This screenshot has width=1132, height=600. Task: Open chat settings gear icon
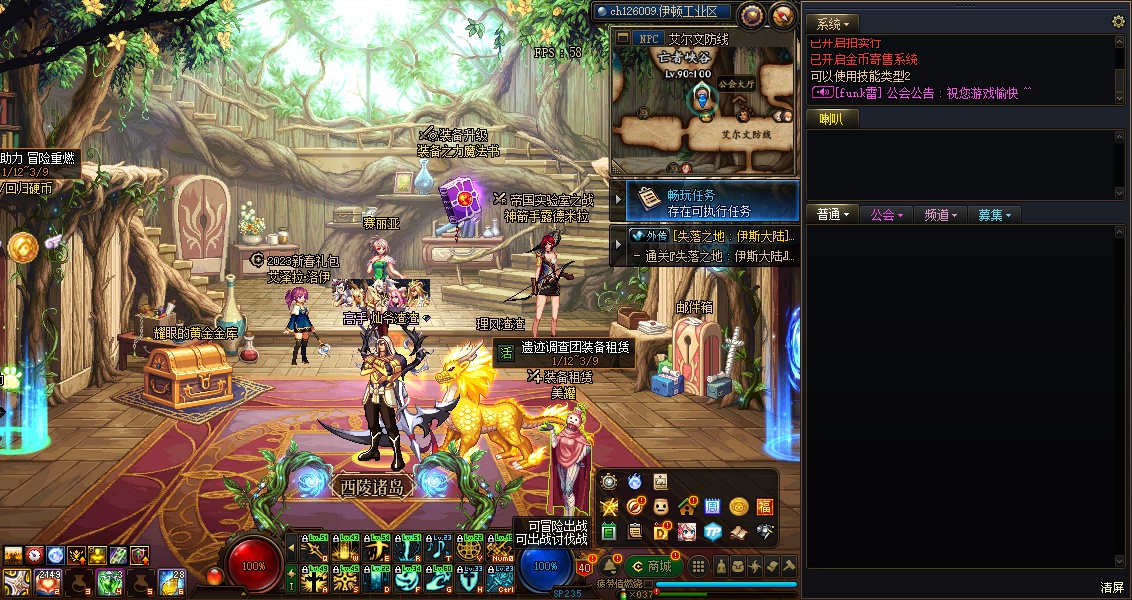point(1118,22)
